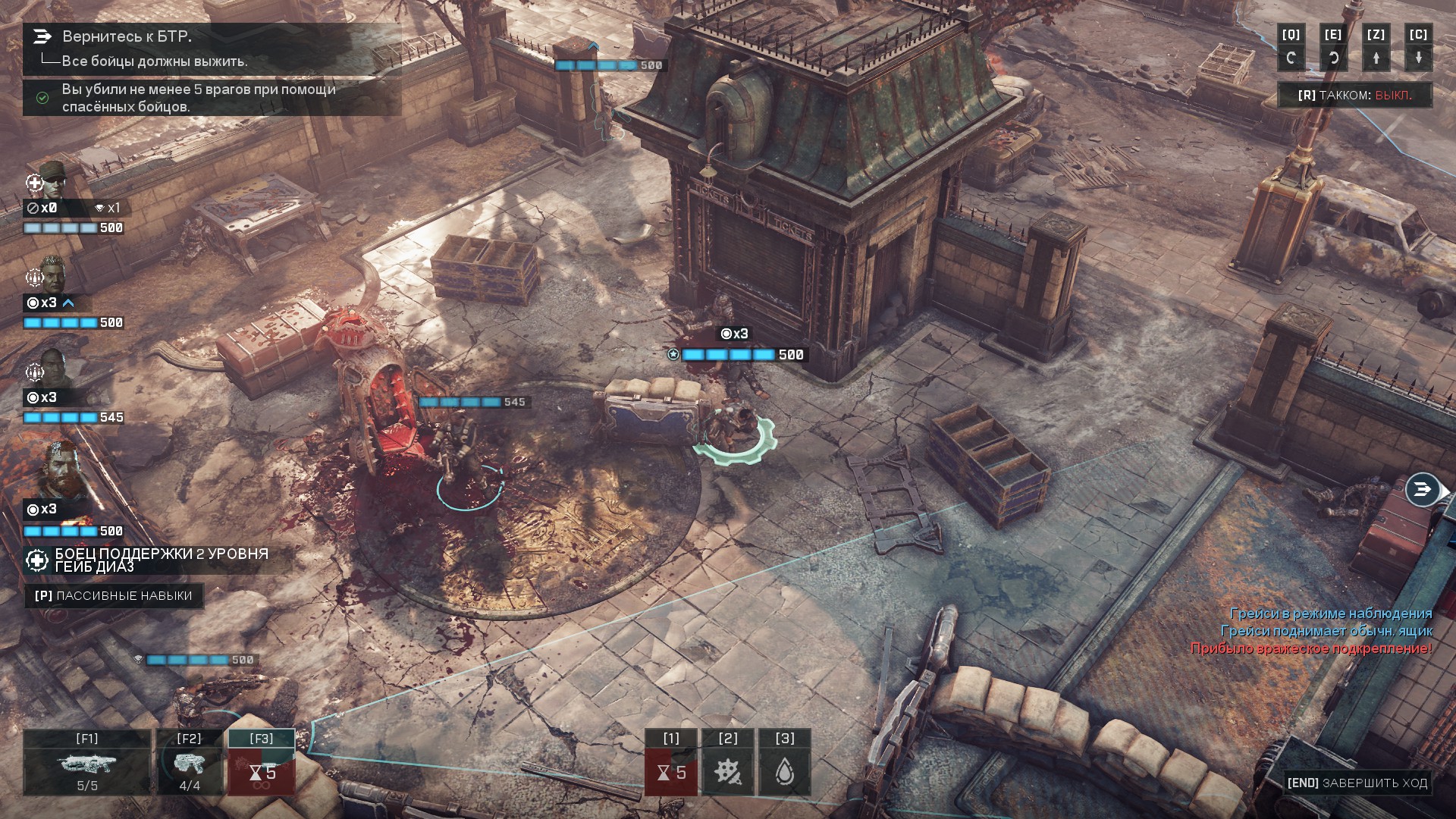The width and height of the screenshot is (1456, 819).
Task: Open the Пассивные навыки panel
Action: coord(114,596)
